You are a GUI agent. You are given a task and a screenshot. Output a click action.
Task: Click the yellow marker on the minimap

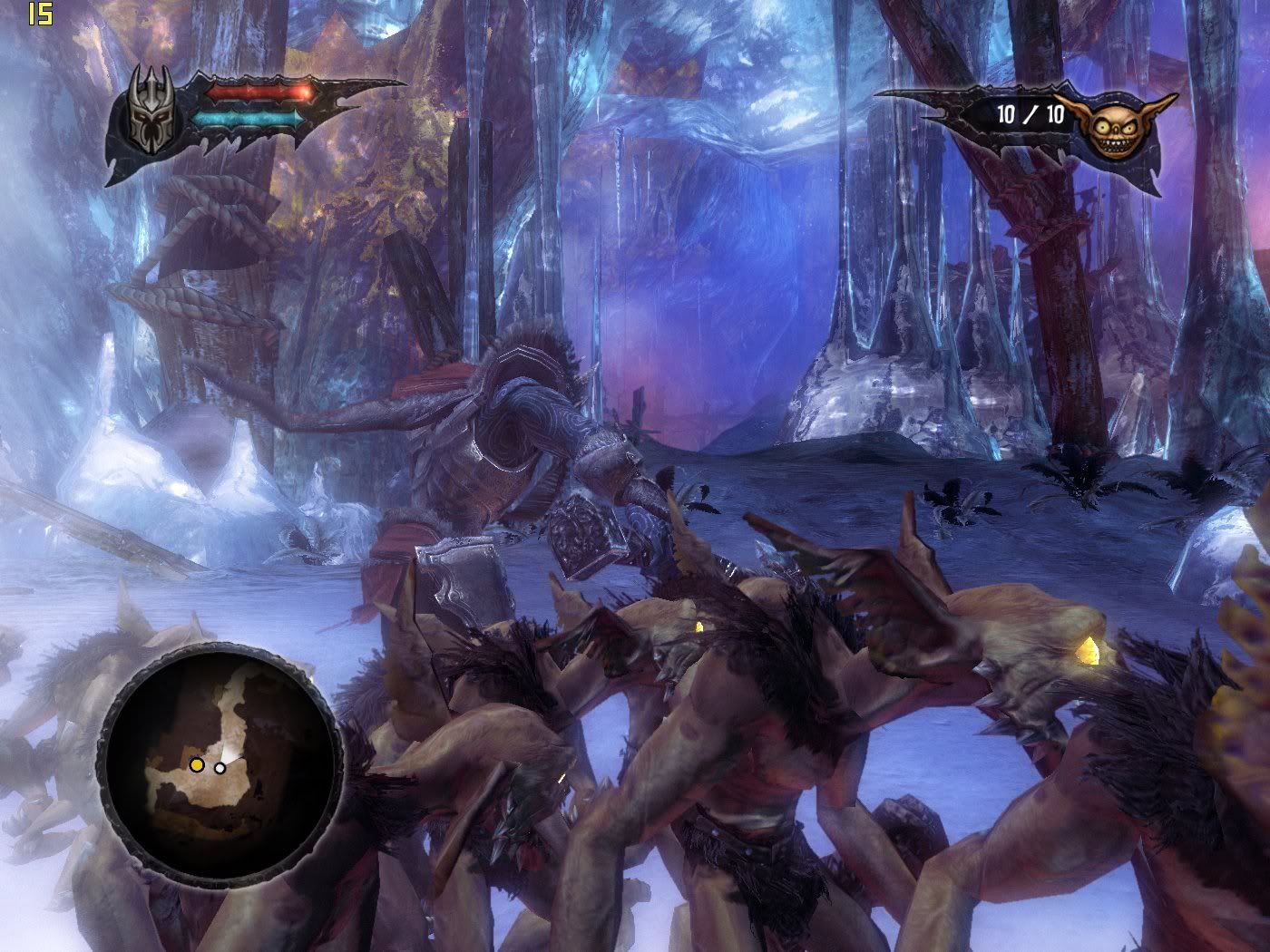click(196, 765)
